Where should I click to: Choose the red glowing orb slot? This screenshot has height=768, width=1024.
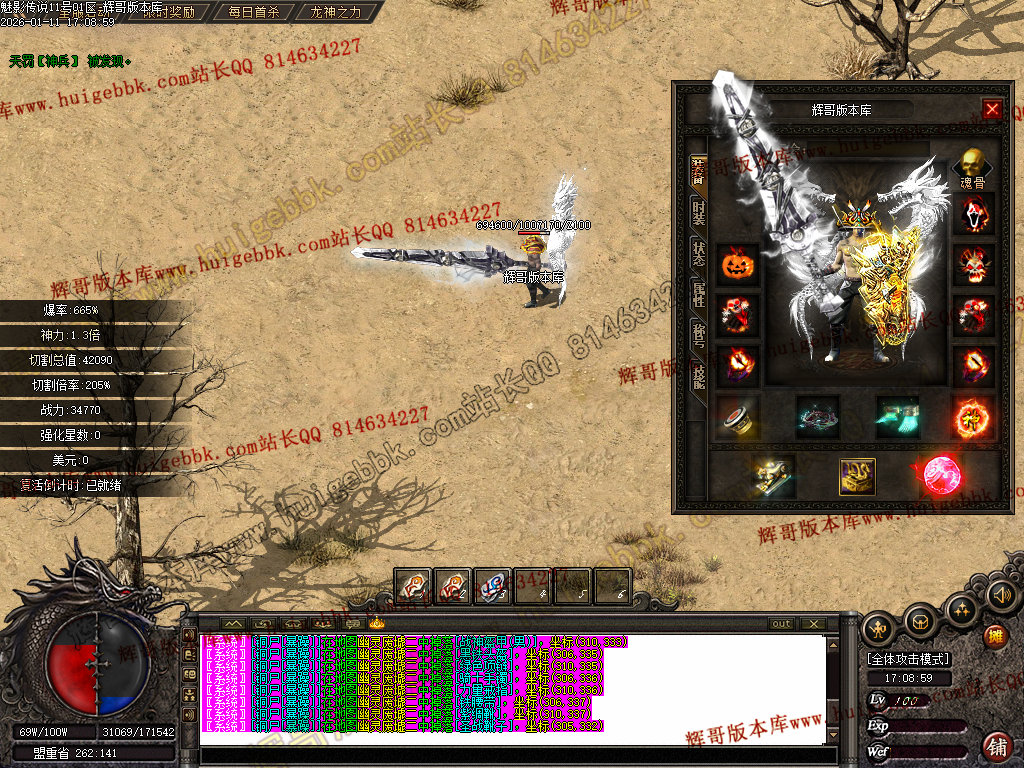coord(937,477)
